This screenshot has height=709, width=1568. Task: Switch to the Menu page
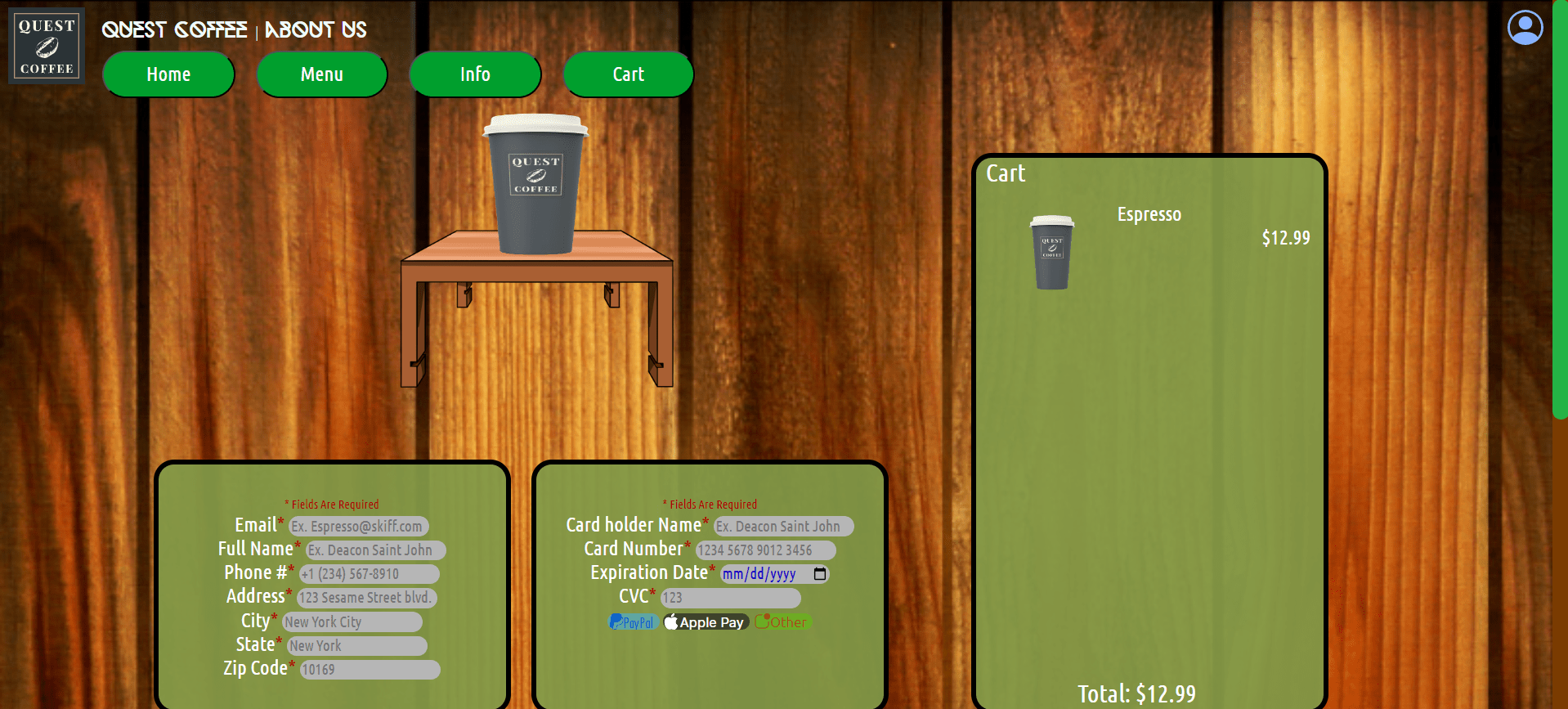tap(321, 74)
